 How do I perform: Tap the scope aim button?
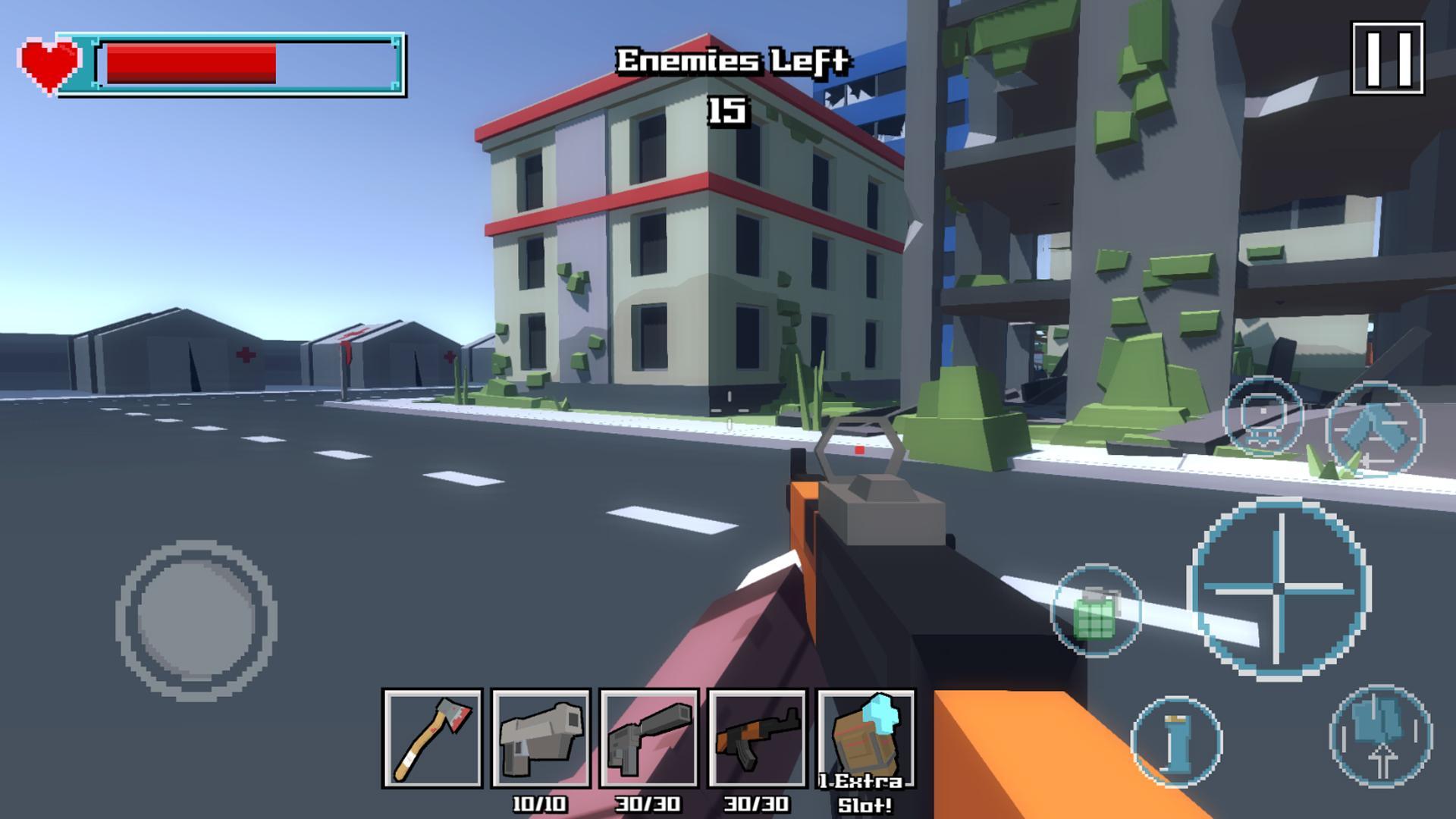(x=1263, y=416)
